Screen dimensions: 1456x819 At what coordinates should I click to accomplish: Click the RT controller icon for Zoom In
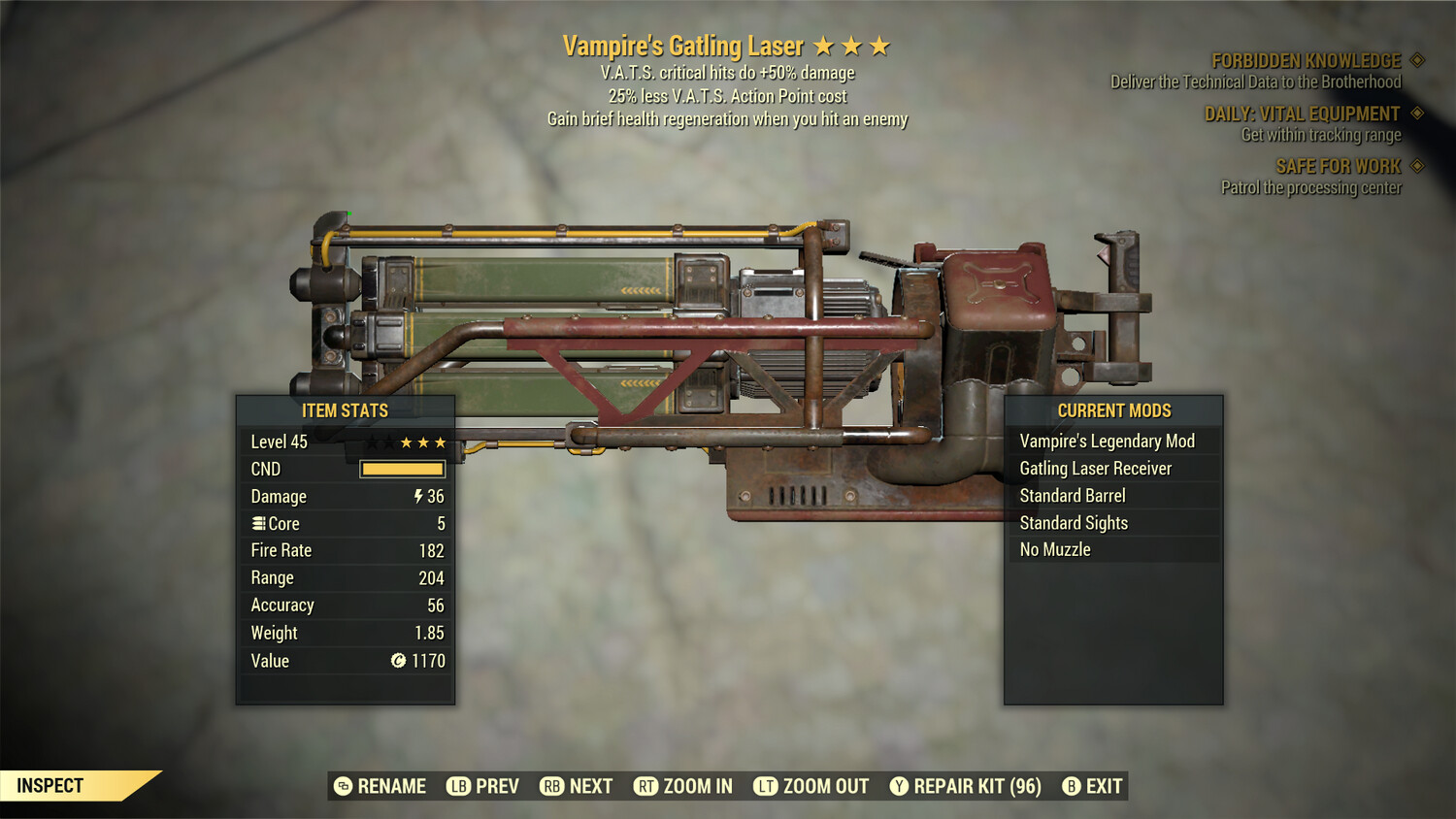(645, 786)
